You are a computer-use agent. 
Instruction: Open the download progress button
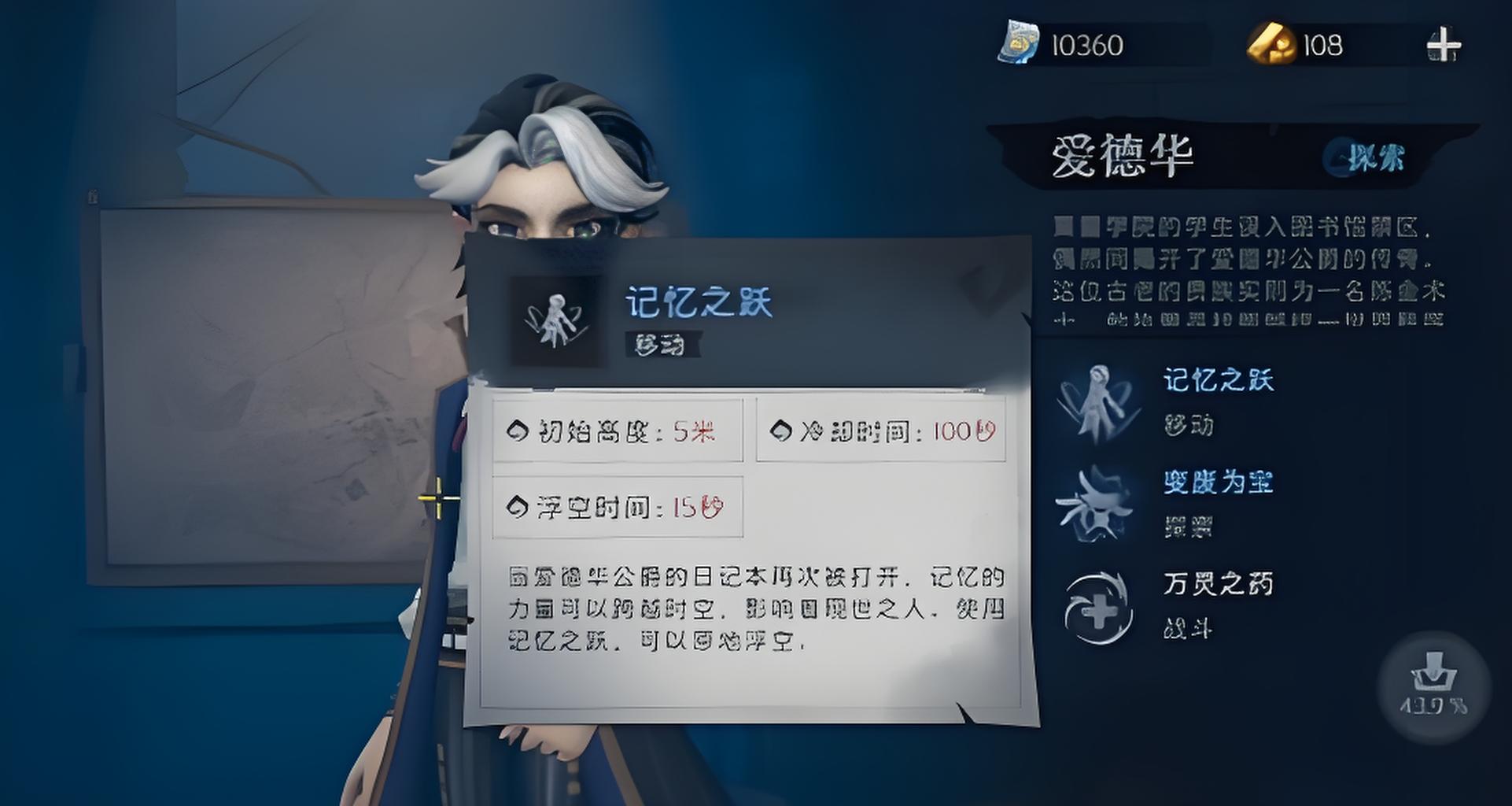[1433, 686]
